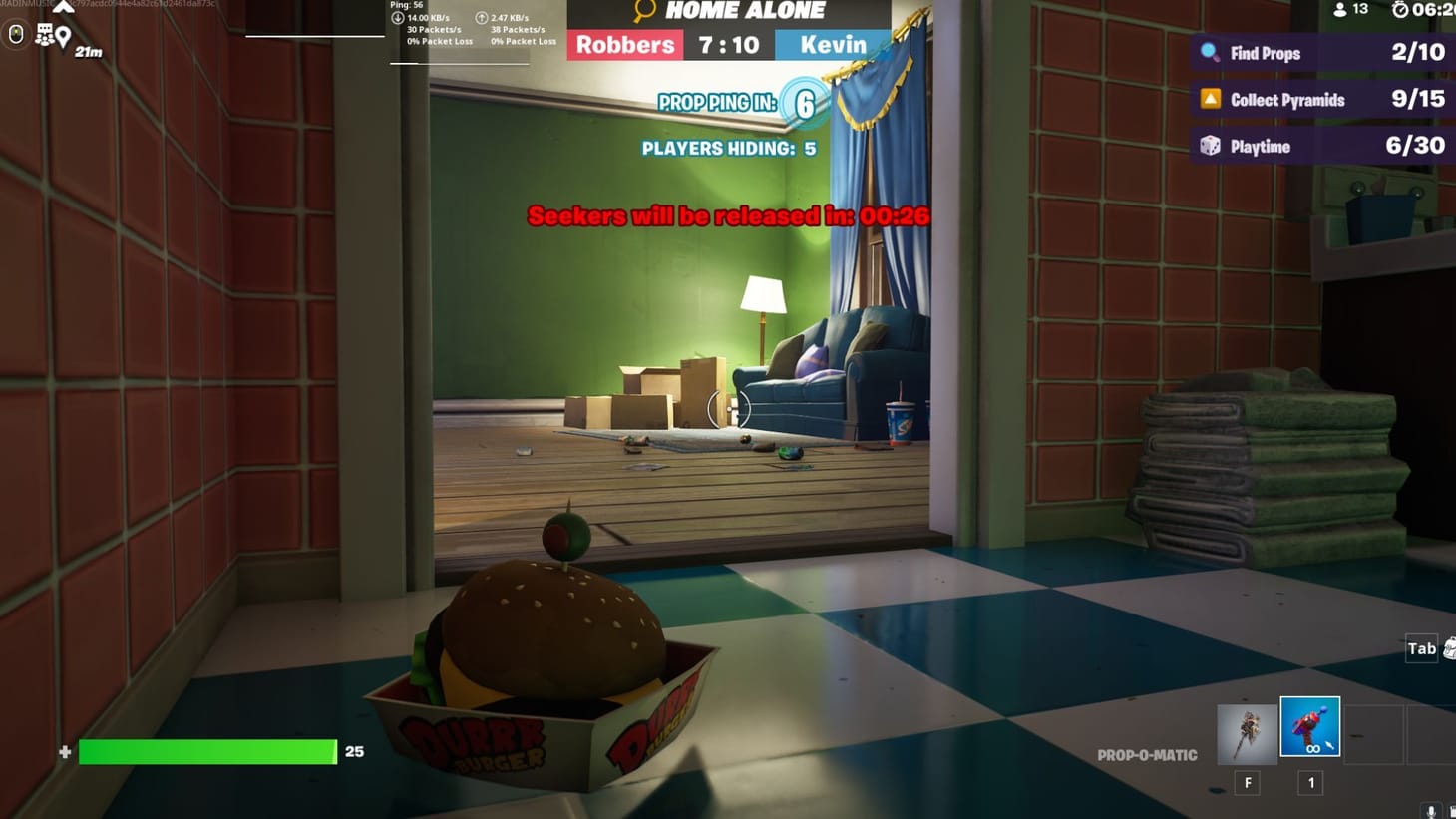Click the Prop Ping countdown badge
This screenshot has height=819, width=1456.
[x=804, y=102]
